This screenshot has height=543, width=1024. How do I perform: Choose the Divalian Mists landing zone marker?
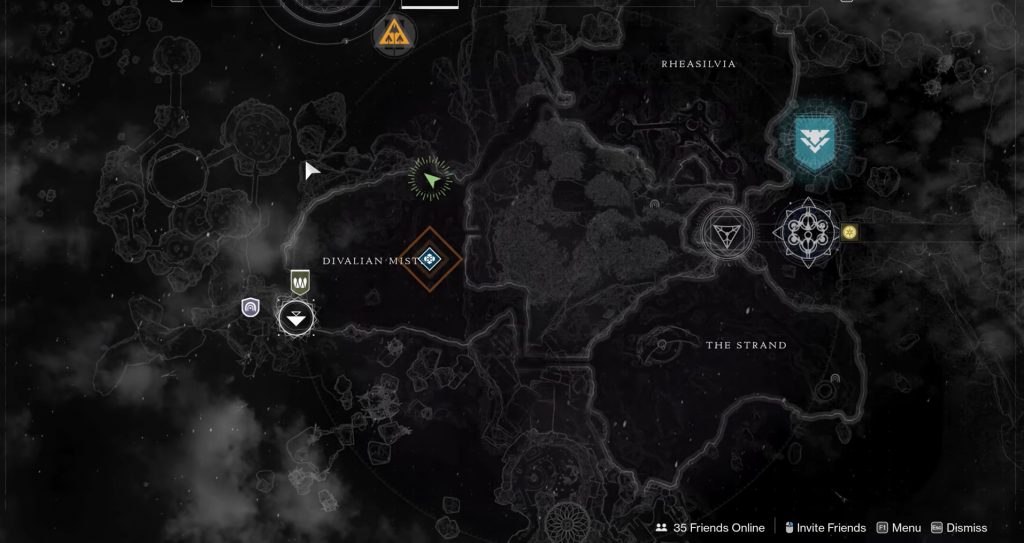point(296,319)
